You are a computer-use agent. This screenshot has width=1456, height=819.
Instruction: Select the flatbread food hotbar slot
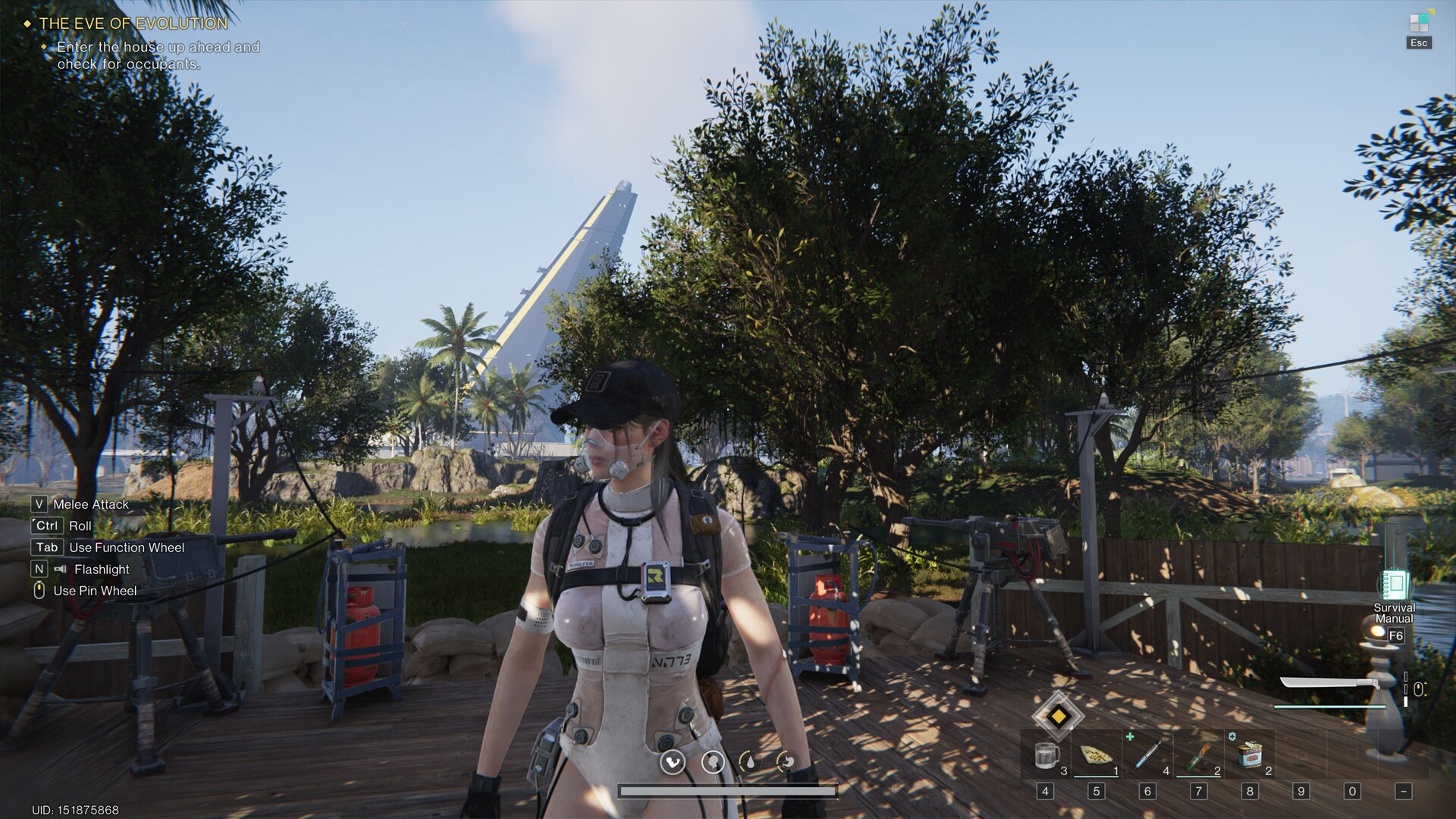coord(1096,755)
